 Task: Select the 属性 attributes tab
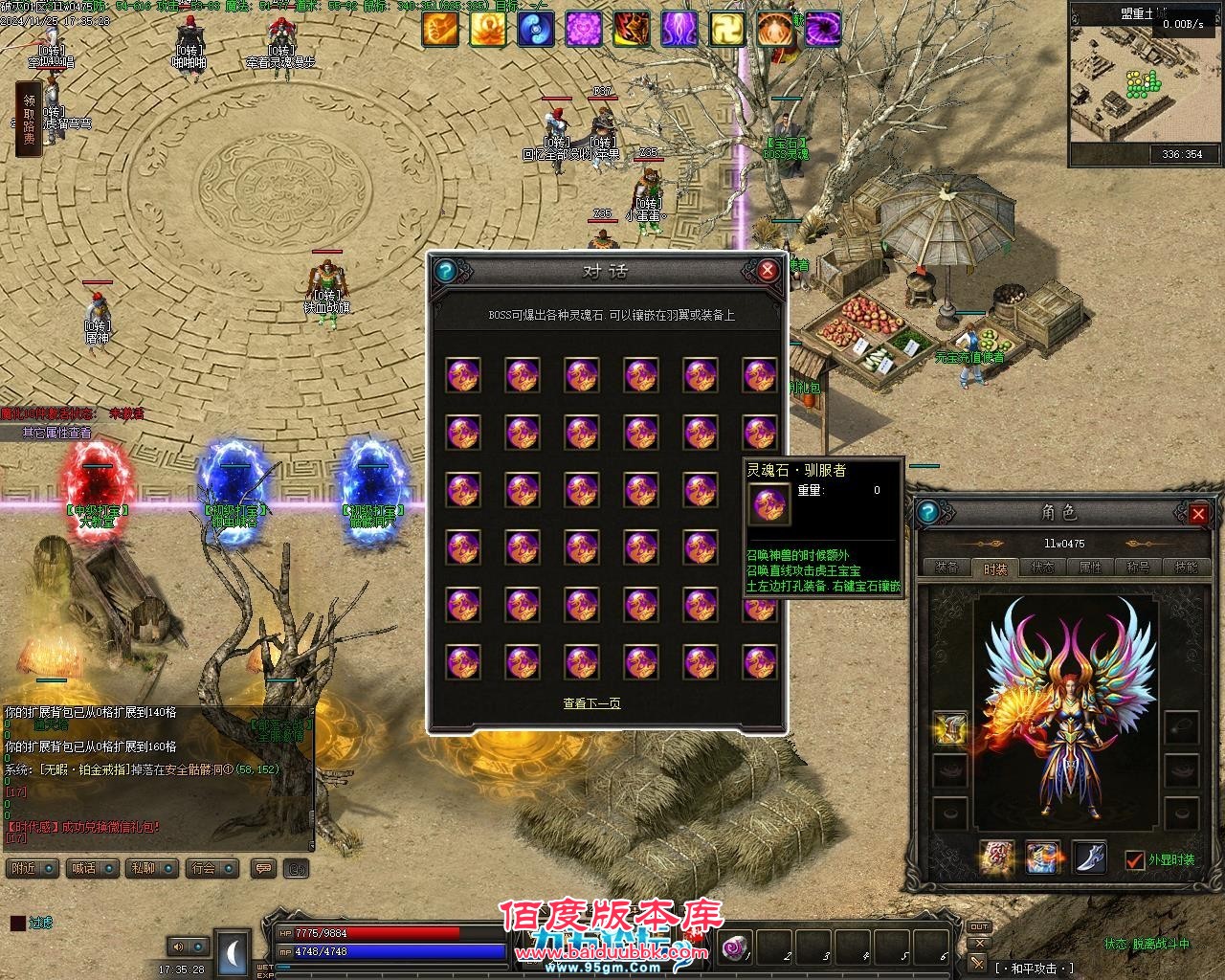1091,568
